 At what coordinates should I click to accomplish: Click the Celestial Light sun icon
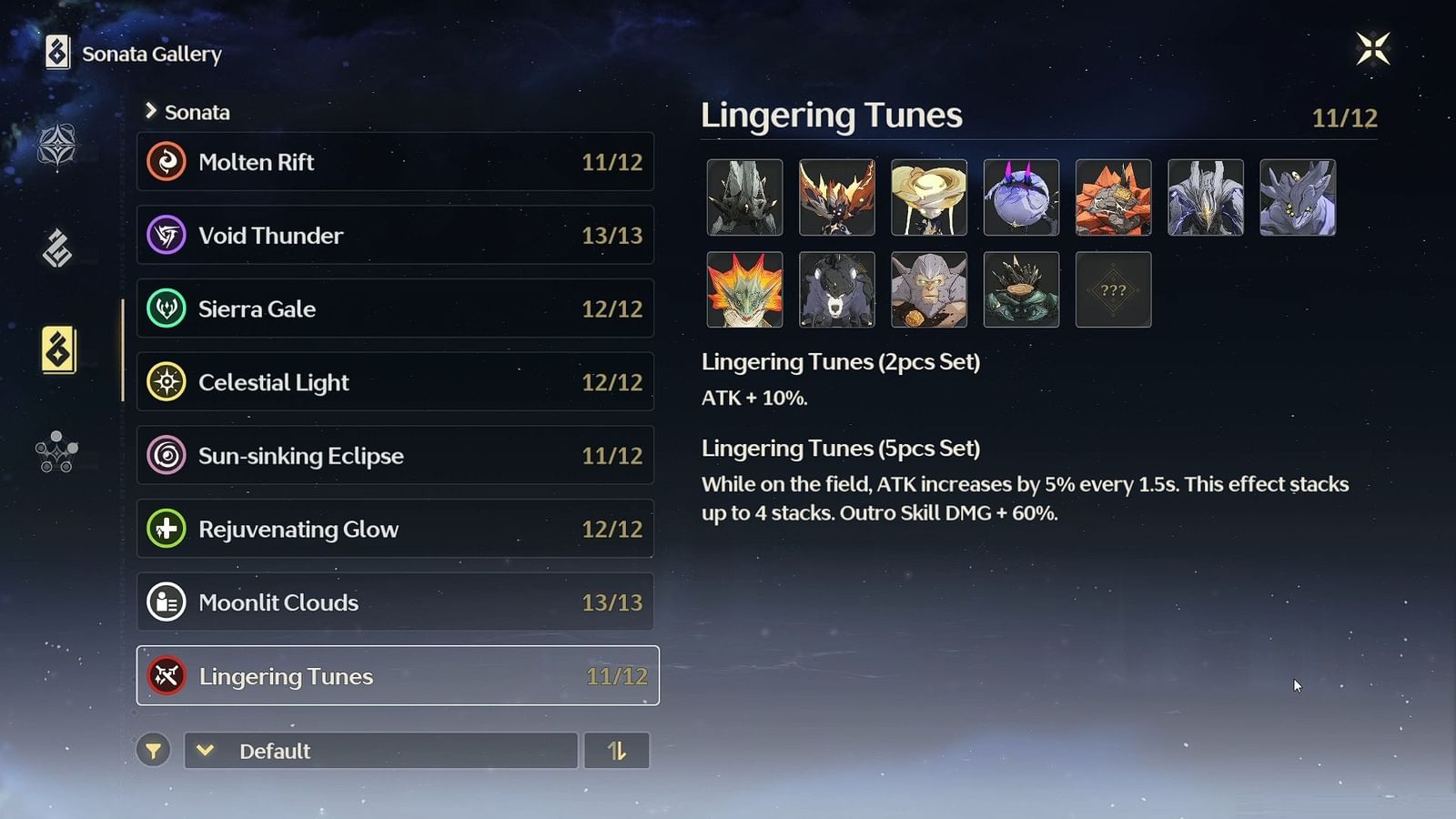point(167,382)
